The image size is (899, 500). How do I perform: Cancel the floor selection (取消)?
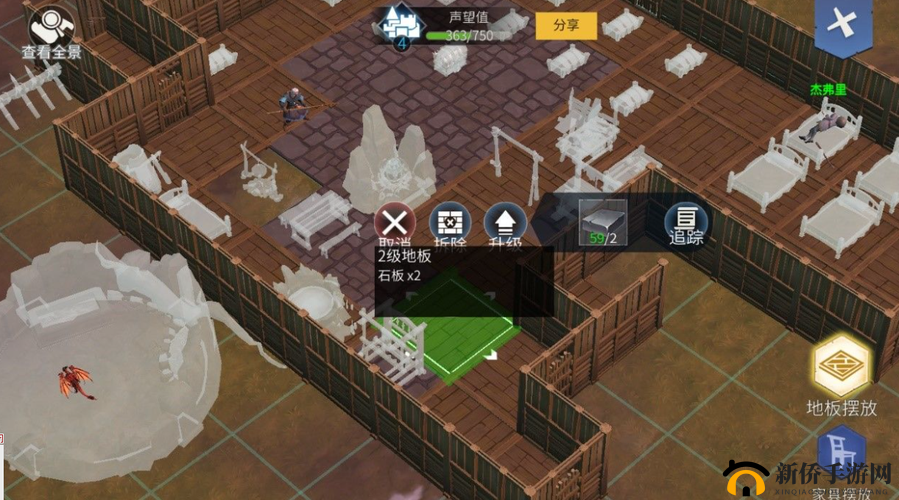point(396,223)
